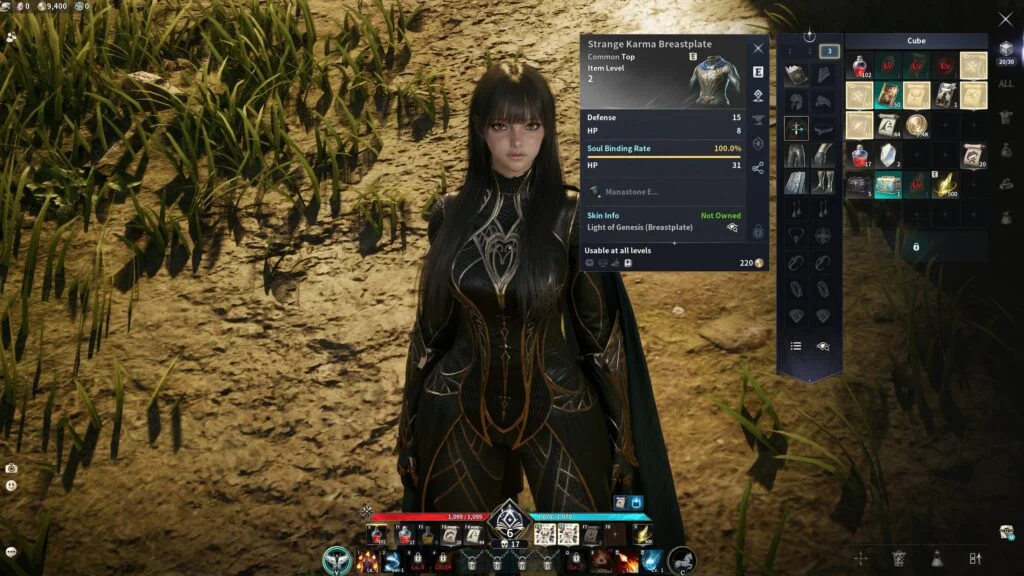Select the teal treasure chest item

pos(887,185)
